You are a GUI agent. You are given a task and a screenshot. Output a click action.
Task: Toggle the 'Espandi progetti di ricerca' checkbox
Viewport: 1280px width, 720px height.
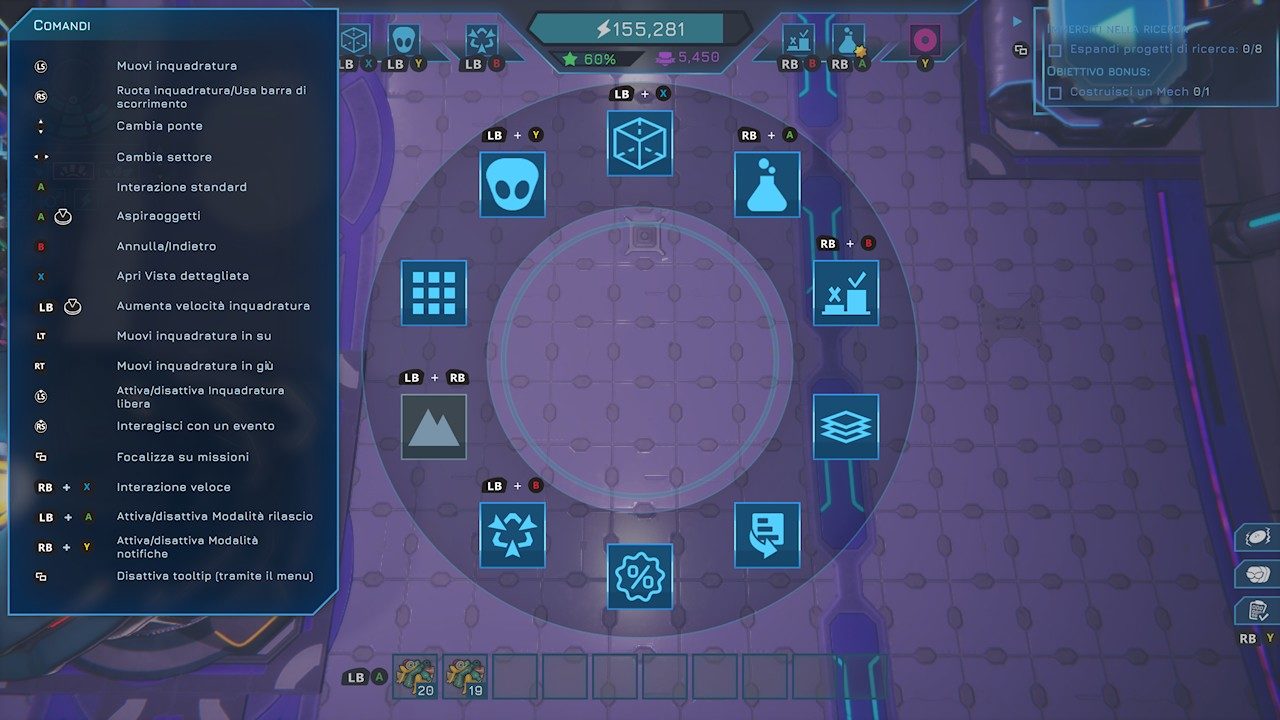tap(1054, 49)
